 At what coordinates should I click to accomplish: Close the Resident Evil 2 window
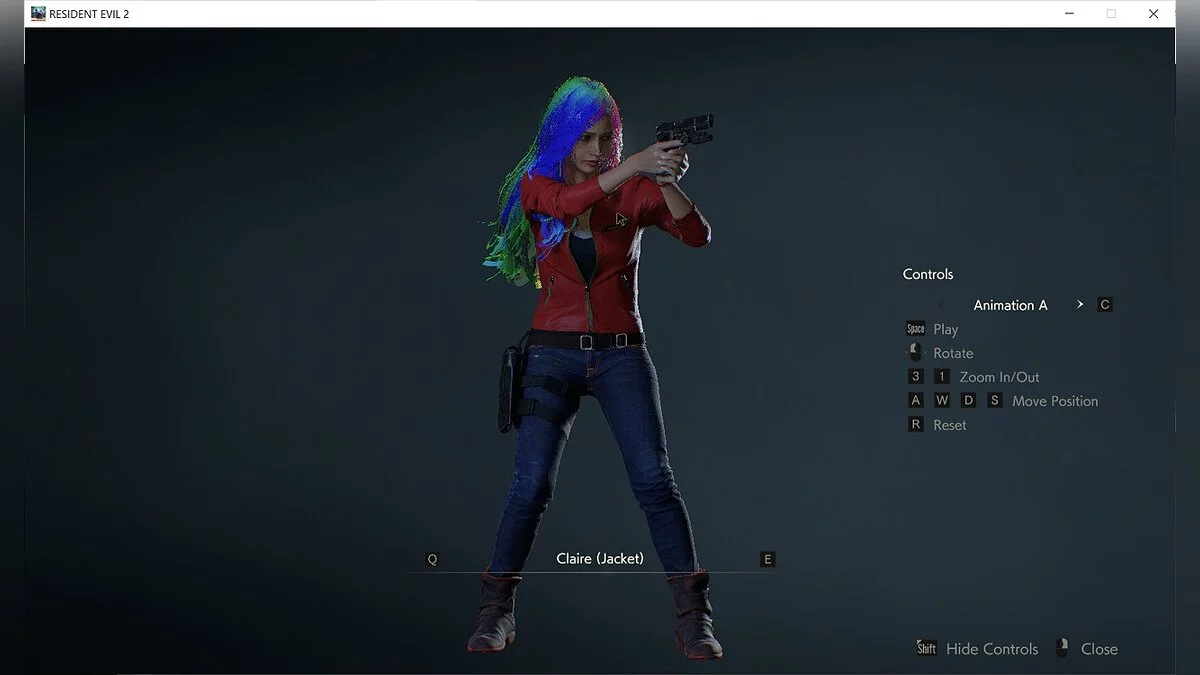(x=1153, y=14)
